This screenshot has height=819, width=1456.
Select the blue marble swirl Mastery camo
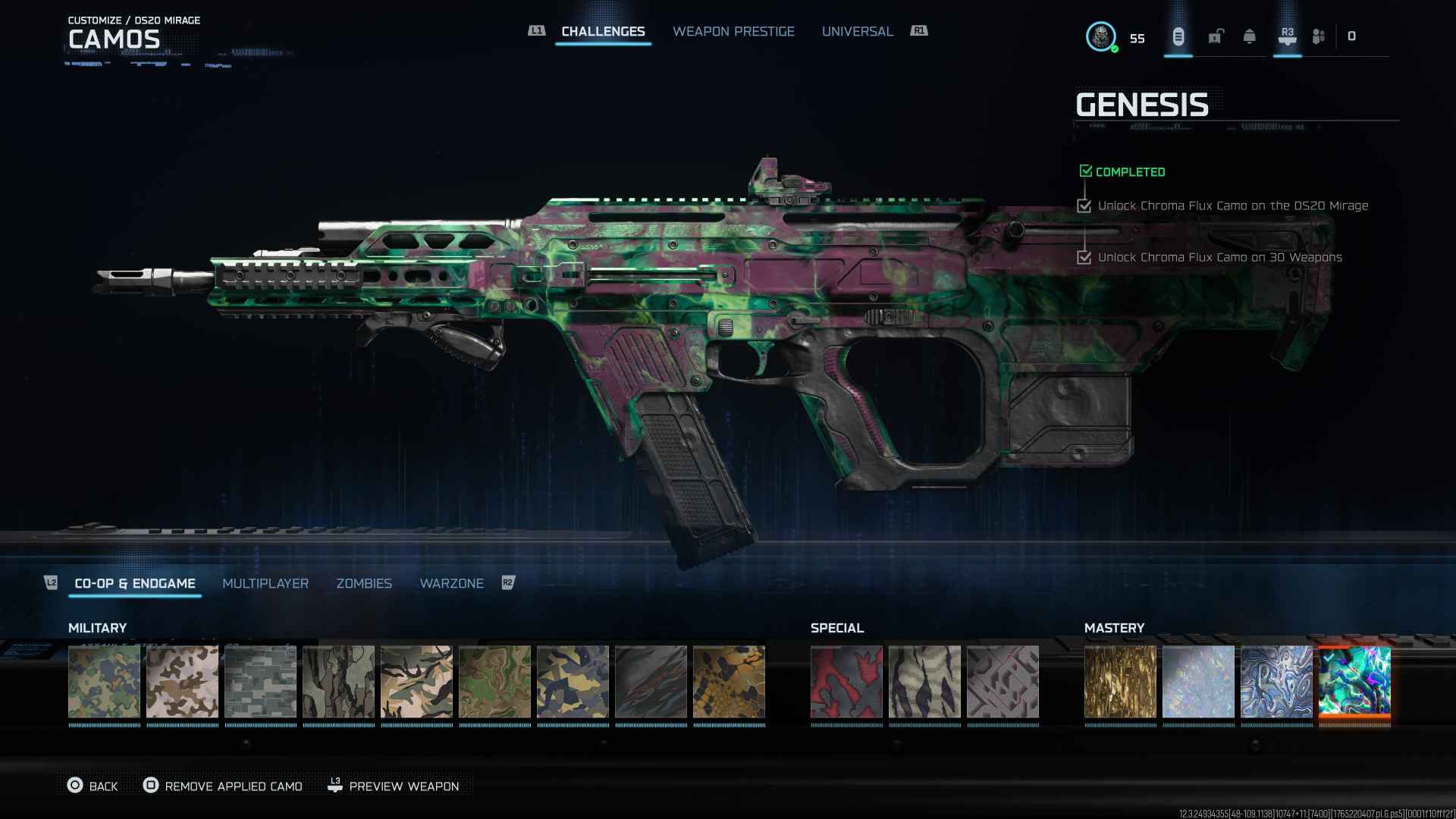click(1276, 682)
